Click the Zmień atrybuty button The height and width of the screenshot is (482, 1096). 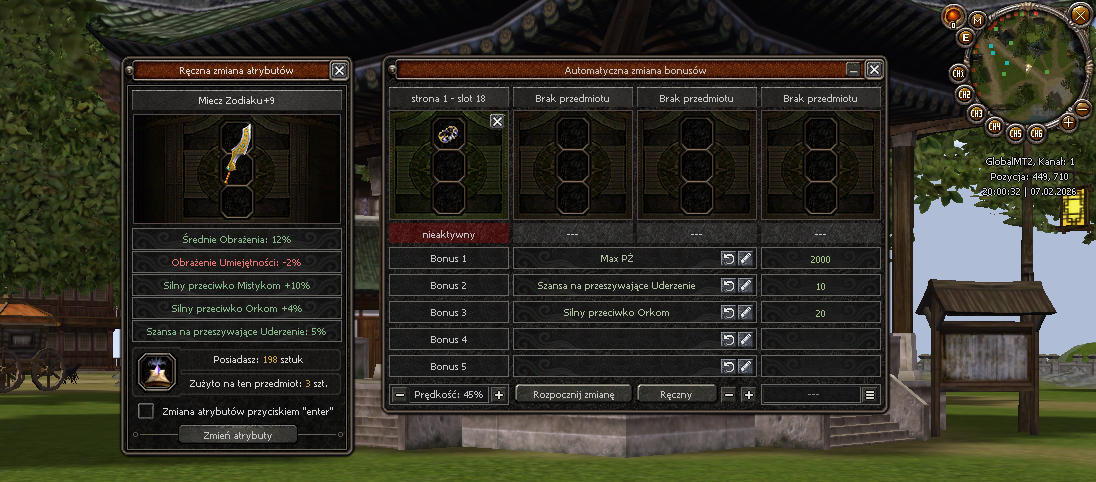238,435
